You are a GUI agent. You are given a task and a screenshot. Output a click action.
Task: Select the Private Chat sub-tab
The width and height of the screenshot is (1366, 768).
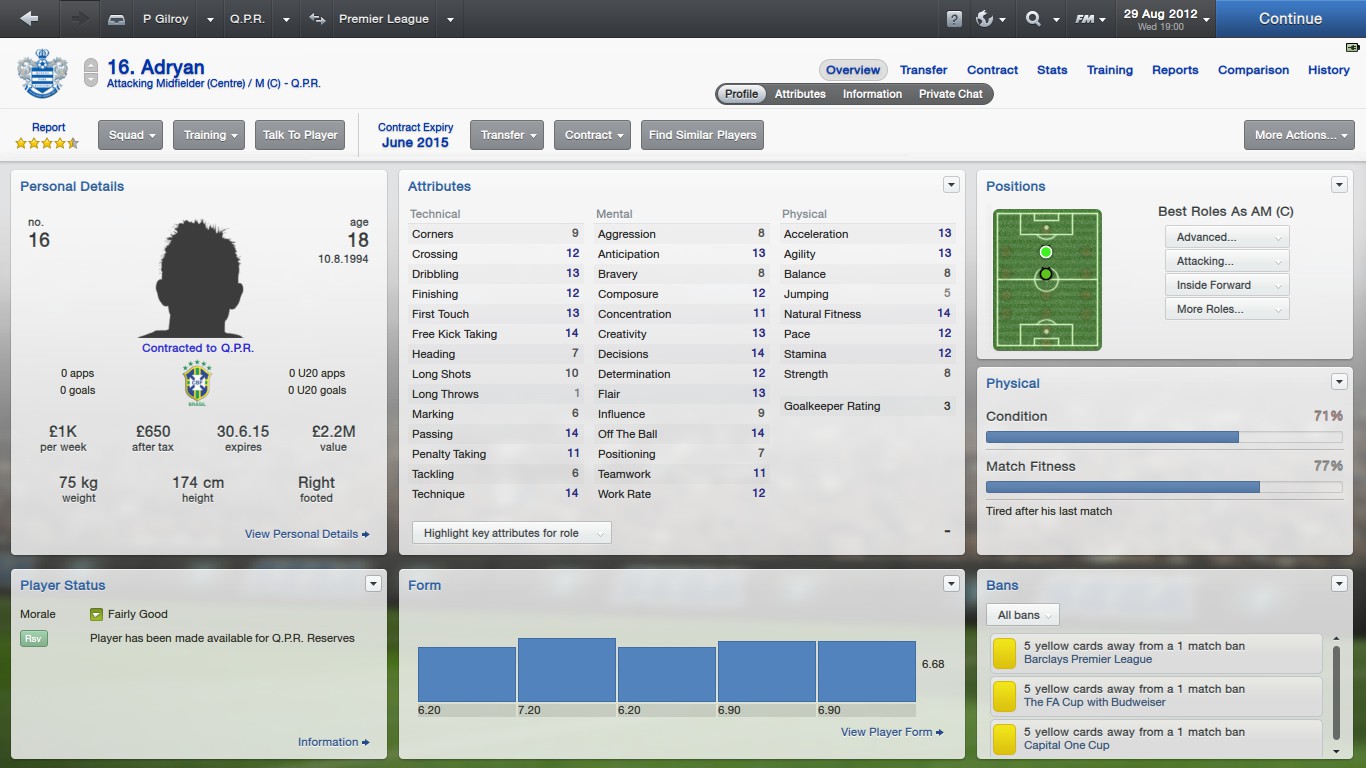tap(950, 94)
